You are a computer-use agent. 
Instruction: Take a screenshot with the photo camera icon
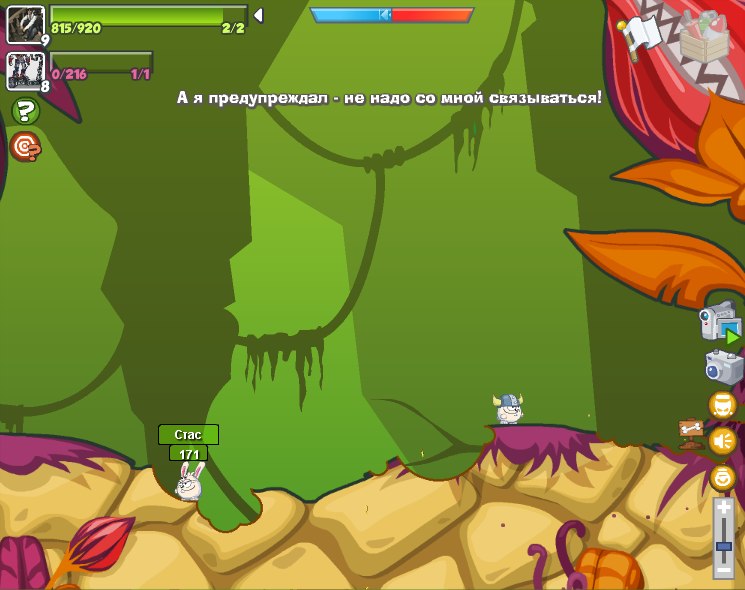(723, 367)
